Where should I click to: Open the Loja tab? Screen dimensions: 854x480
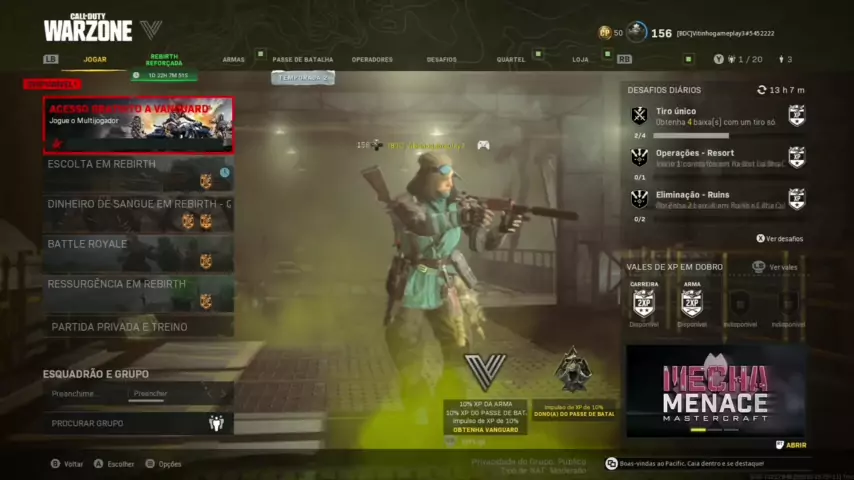[x=580, y=59]
